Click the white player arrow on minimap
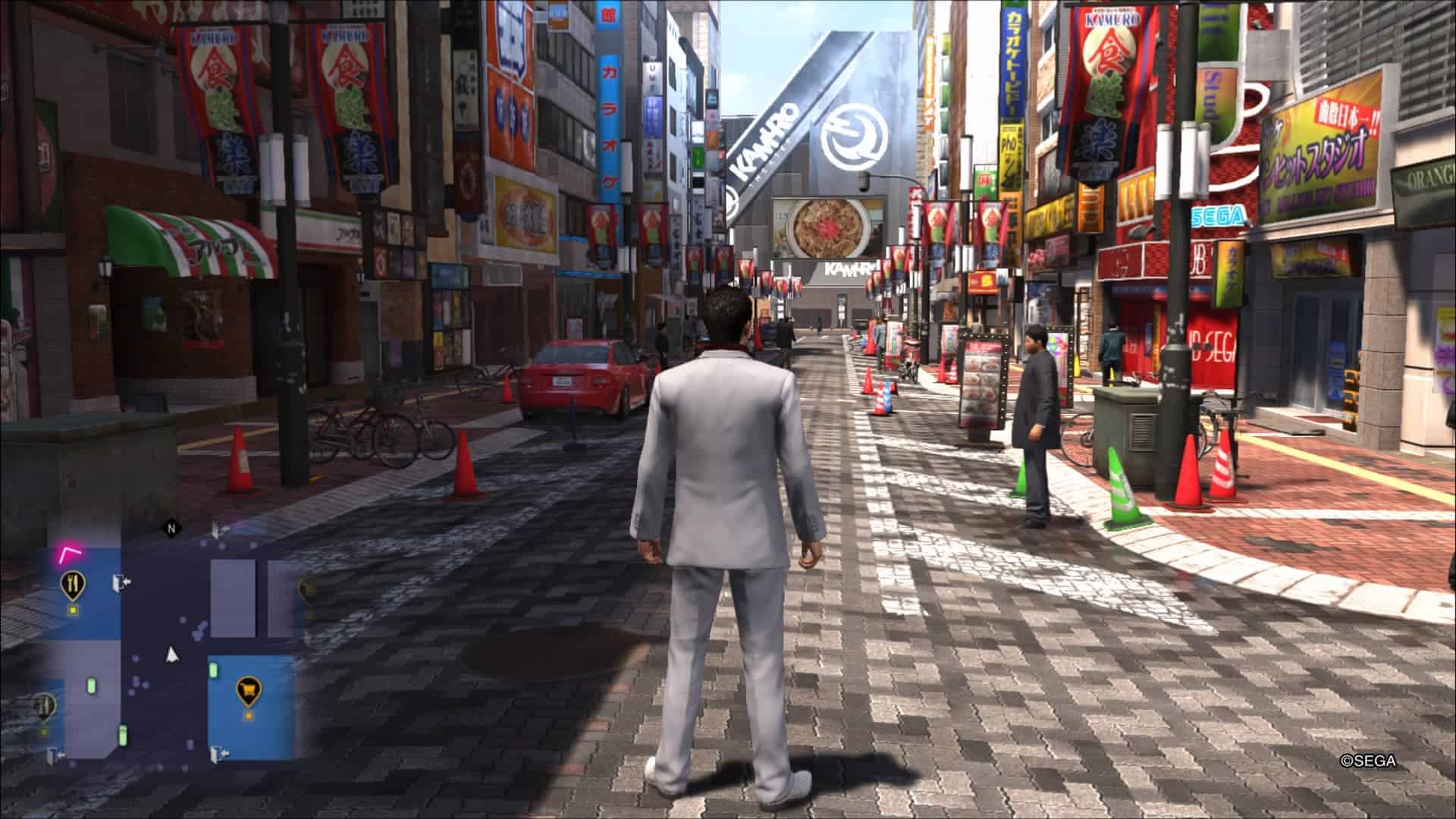The height and width of the screenshot is (819, 1456). tap(172, 654)
